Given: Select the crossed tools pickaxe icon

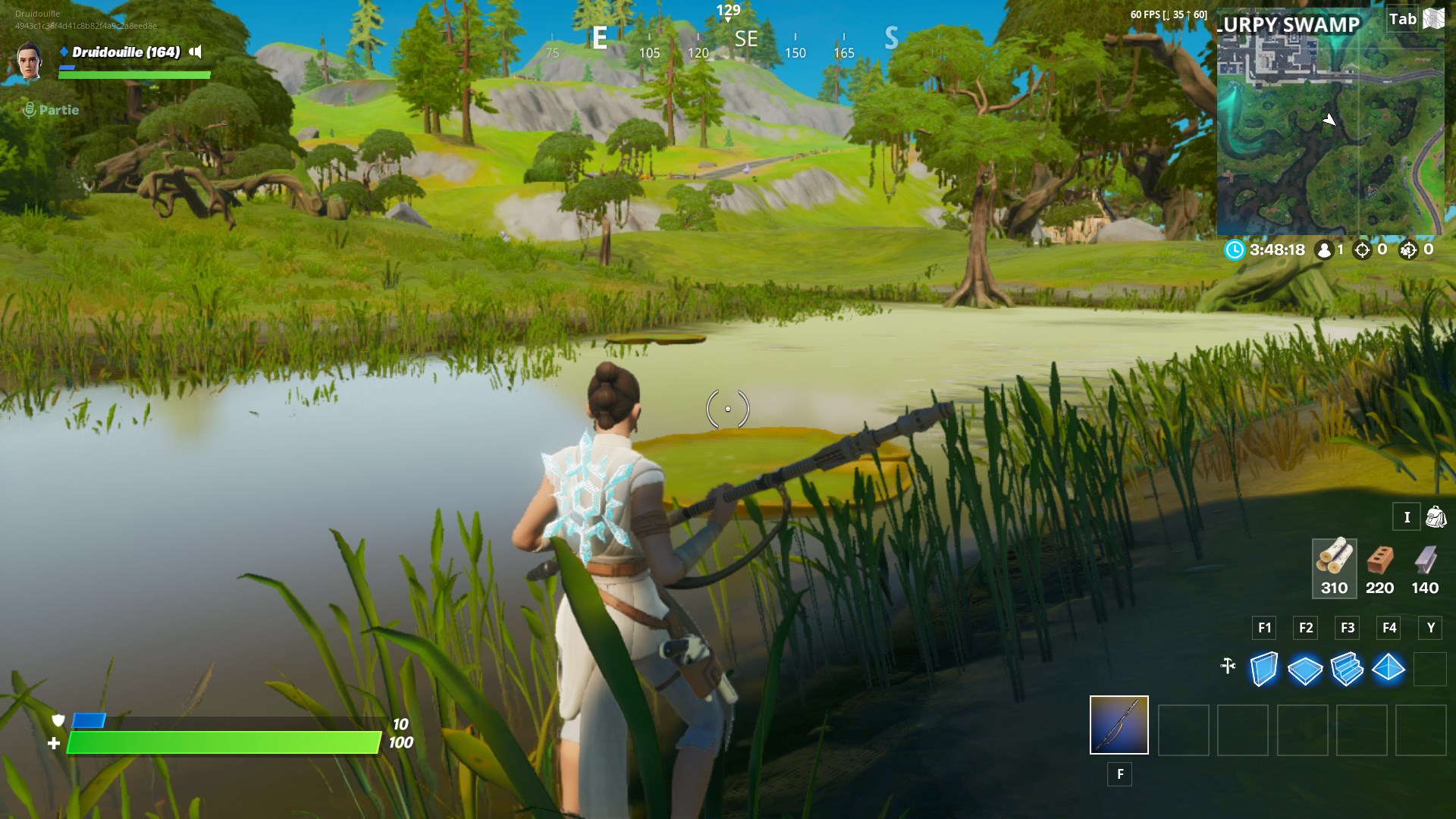Looking at the screenshot, I should pyautogui.click(x=1228, y=666).
